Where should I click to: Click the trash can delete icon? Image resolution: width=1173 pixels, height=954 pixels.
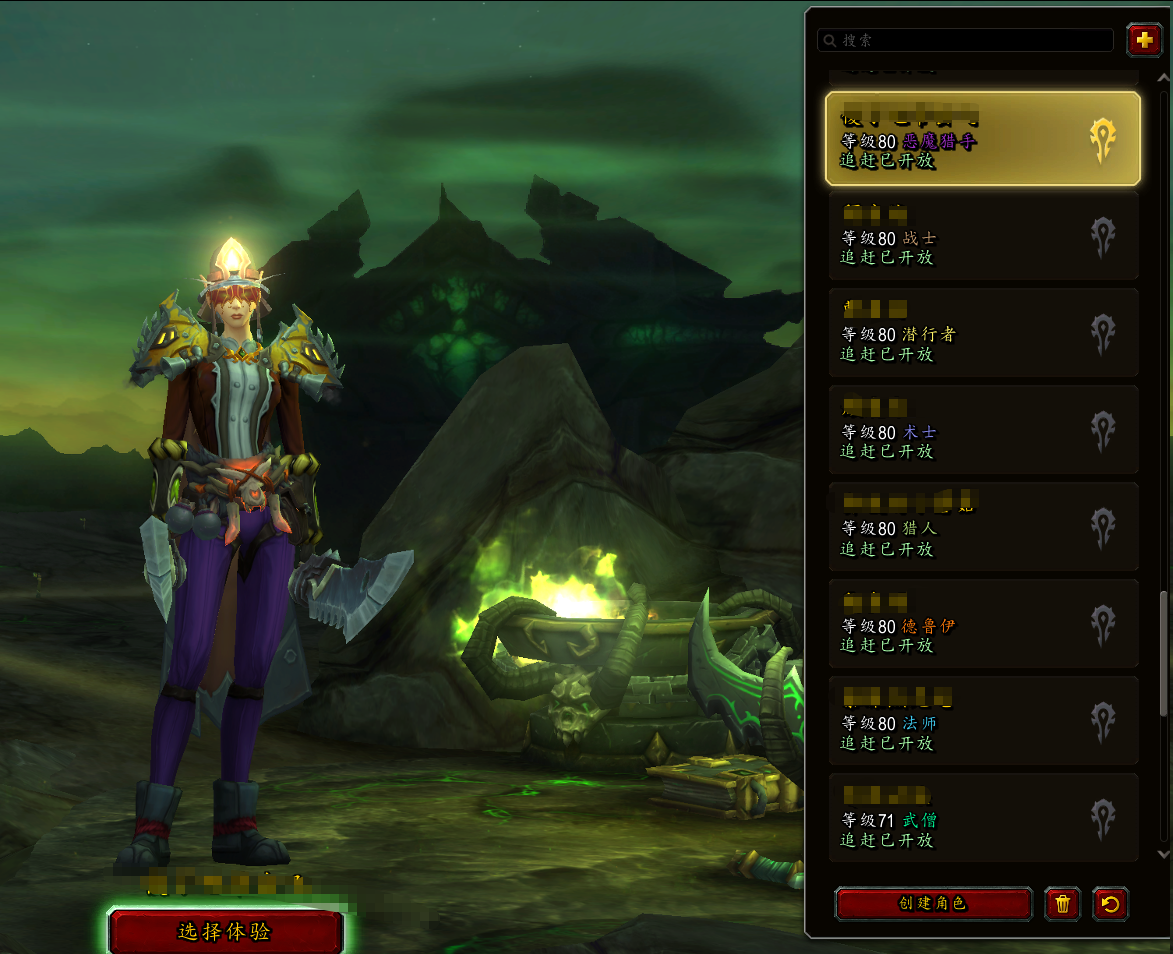[x=1062, y=904]
